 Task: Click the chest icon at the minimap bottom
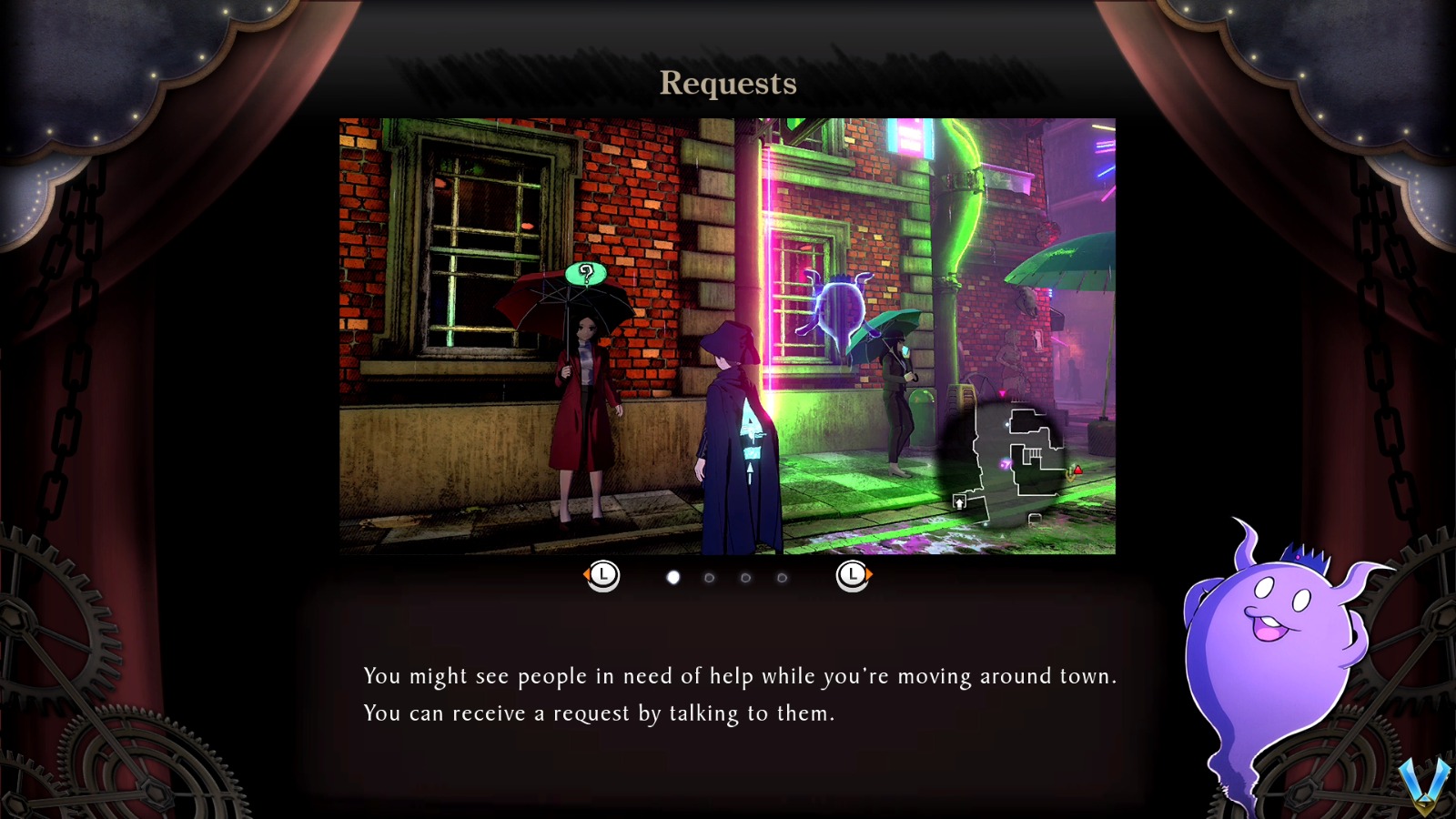(x=1035, y=519)
